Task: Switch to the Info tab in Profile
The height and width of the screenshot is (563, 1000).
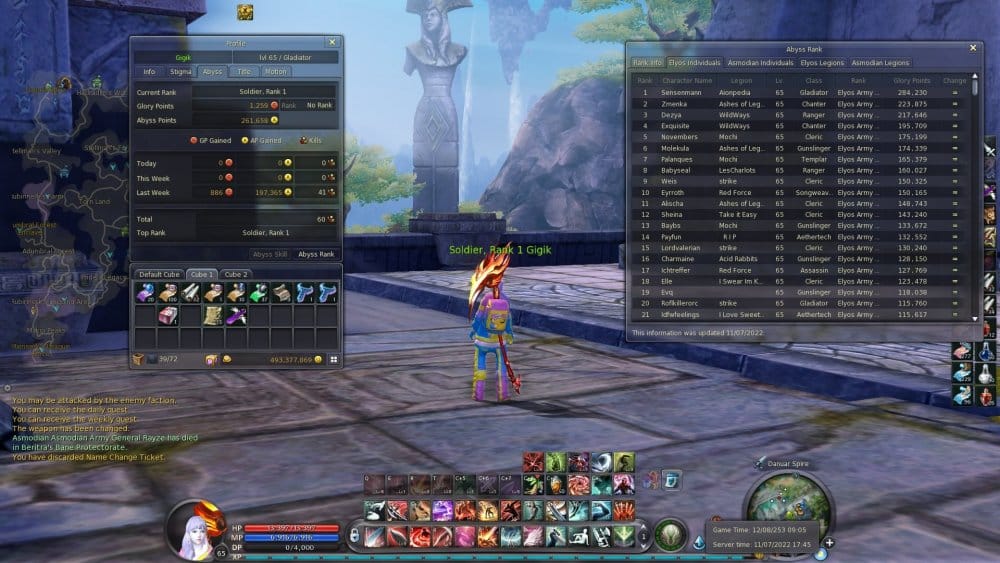Action: click(x=149, y=72)
